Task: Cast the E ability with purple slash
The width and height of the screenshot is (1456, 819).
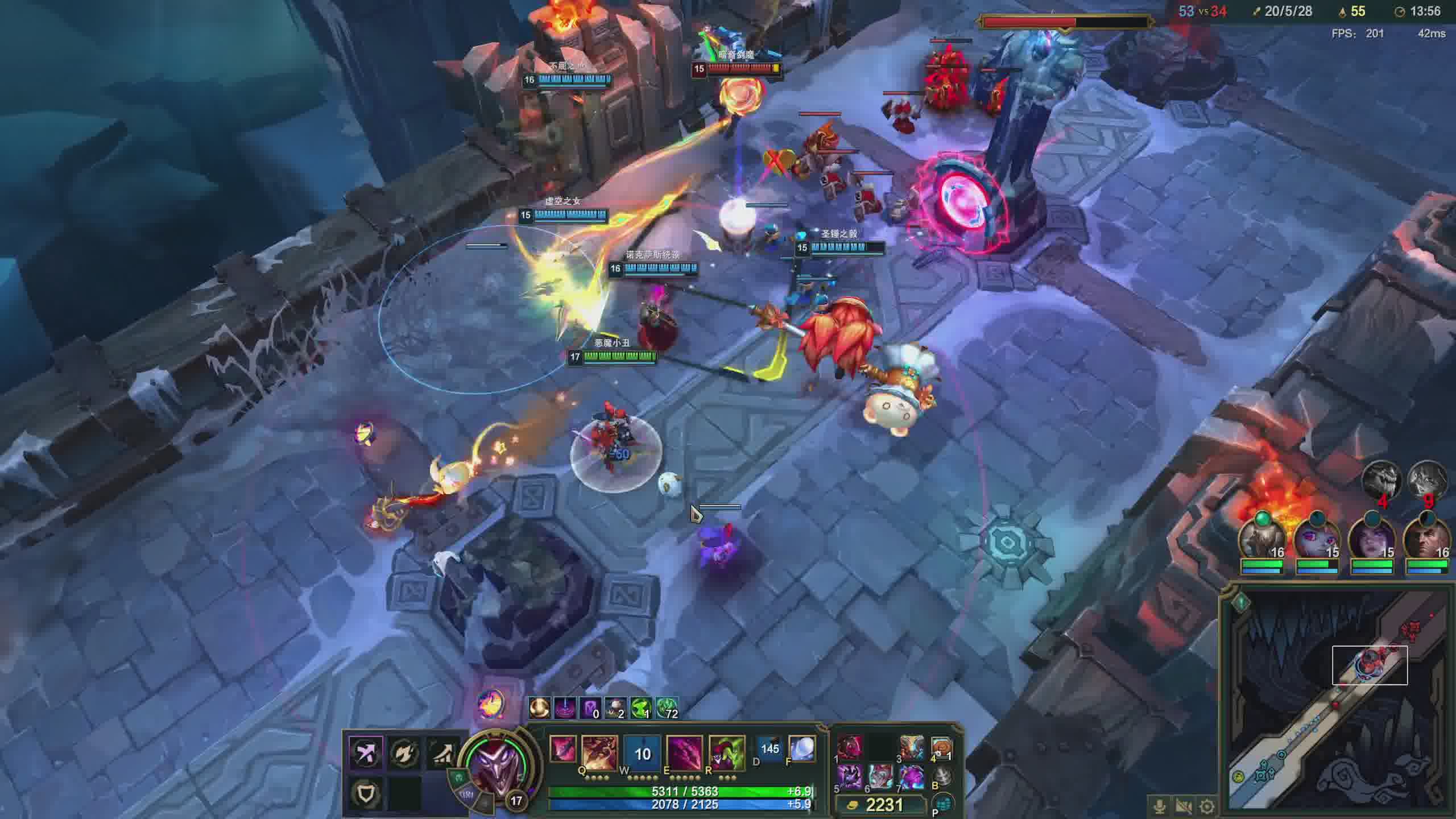Action: 684,752
